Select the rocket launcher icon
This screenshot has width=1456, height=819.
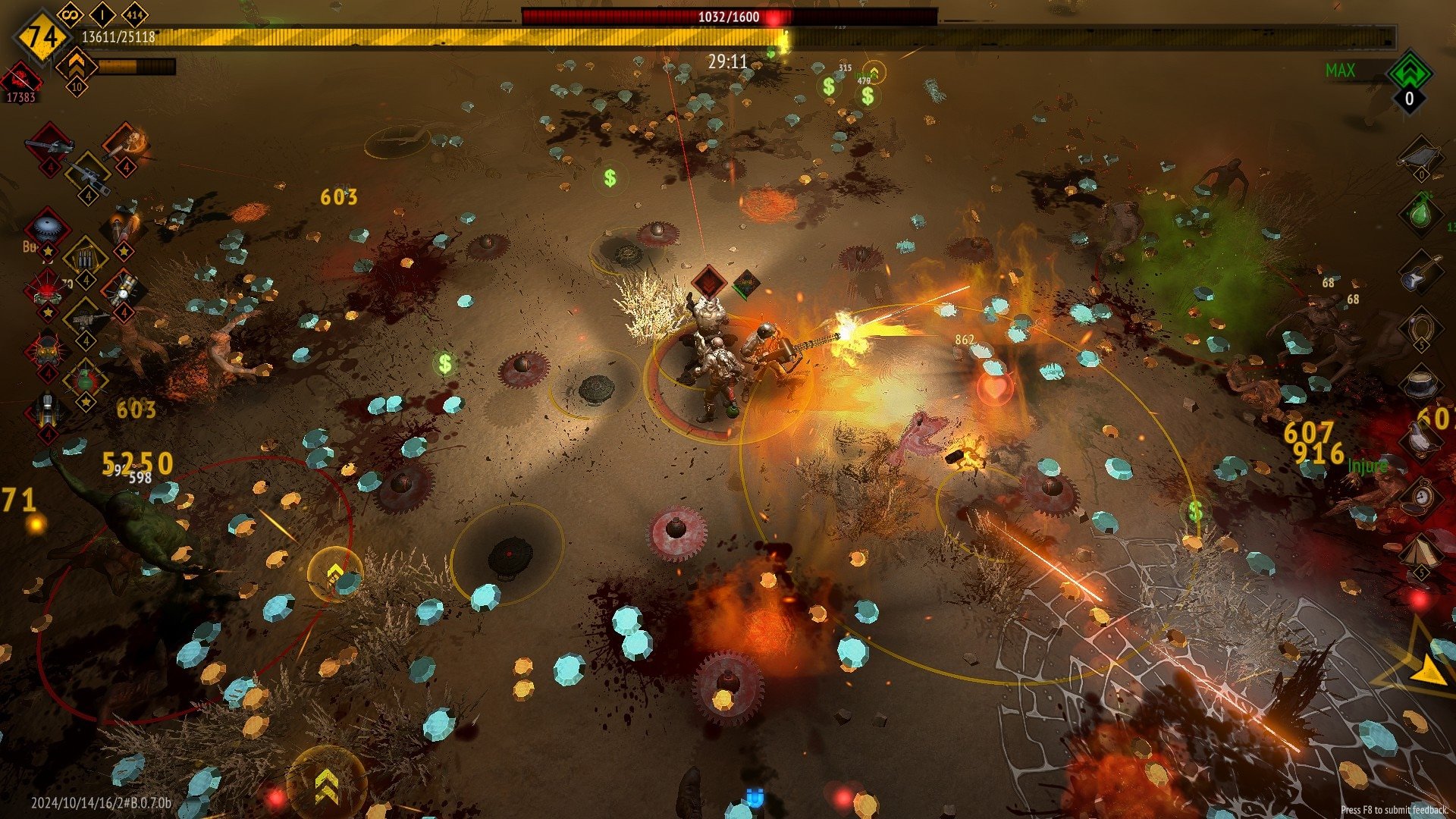[x=47, y=410]
